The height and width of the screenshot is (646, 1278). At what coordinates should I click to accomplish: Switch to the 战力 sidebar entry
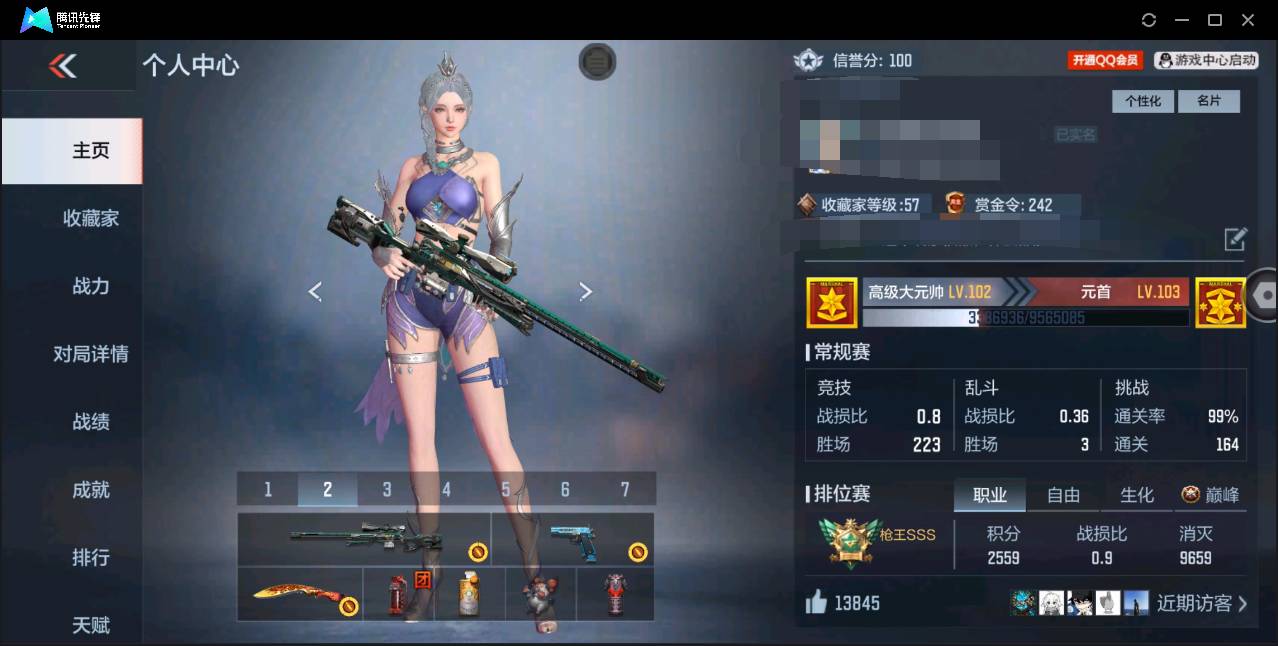(90, 286)
